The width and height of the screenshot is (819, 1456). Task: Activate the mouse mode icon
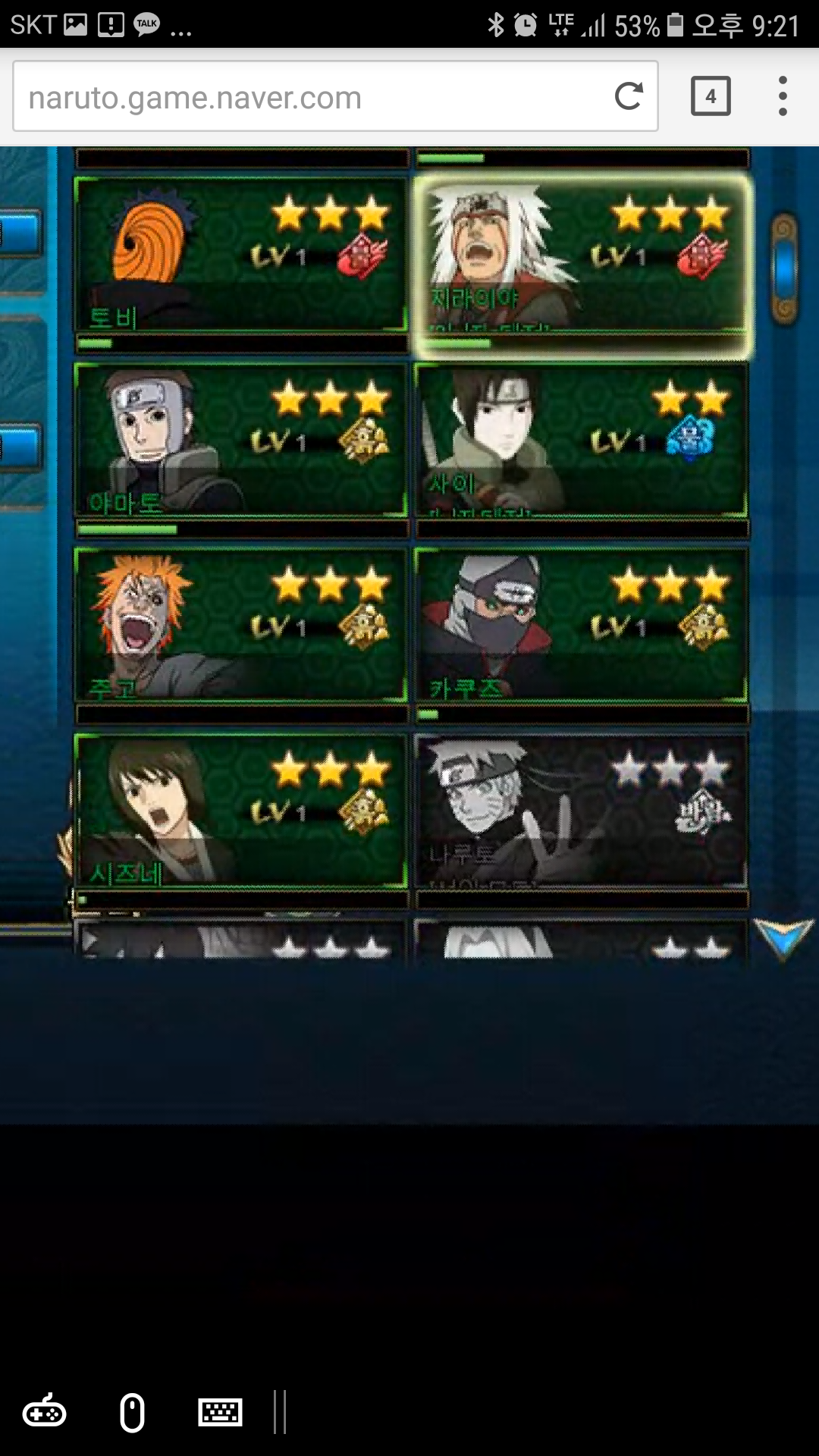[132, 1413]
